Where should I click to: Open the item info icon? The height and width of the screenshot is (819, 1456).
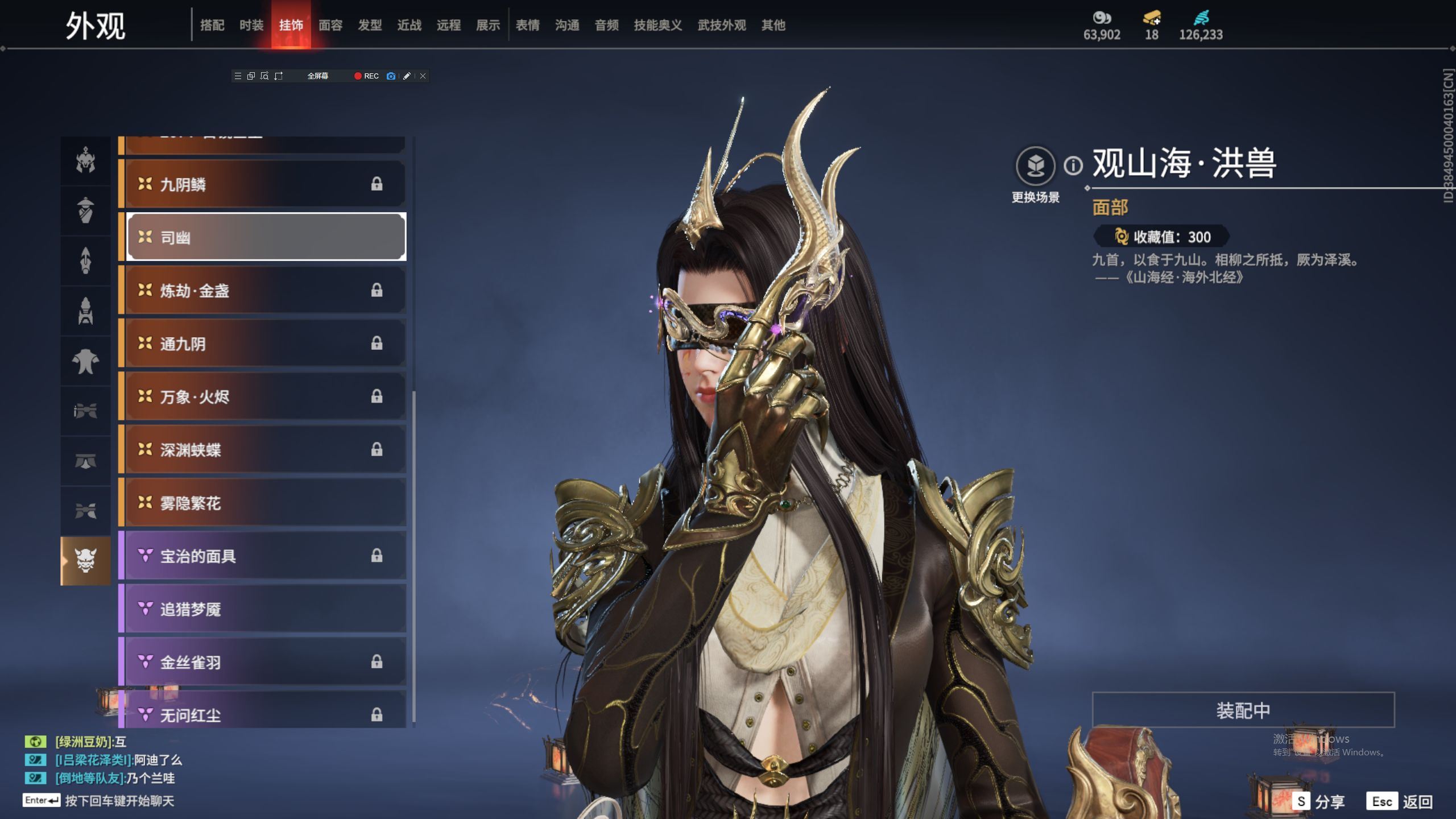point(1073,166)
